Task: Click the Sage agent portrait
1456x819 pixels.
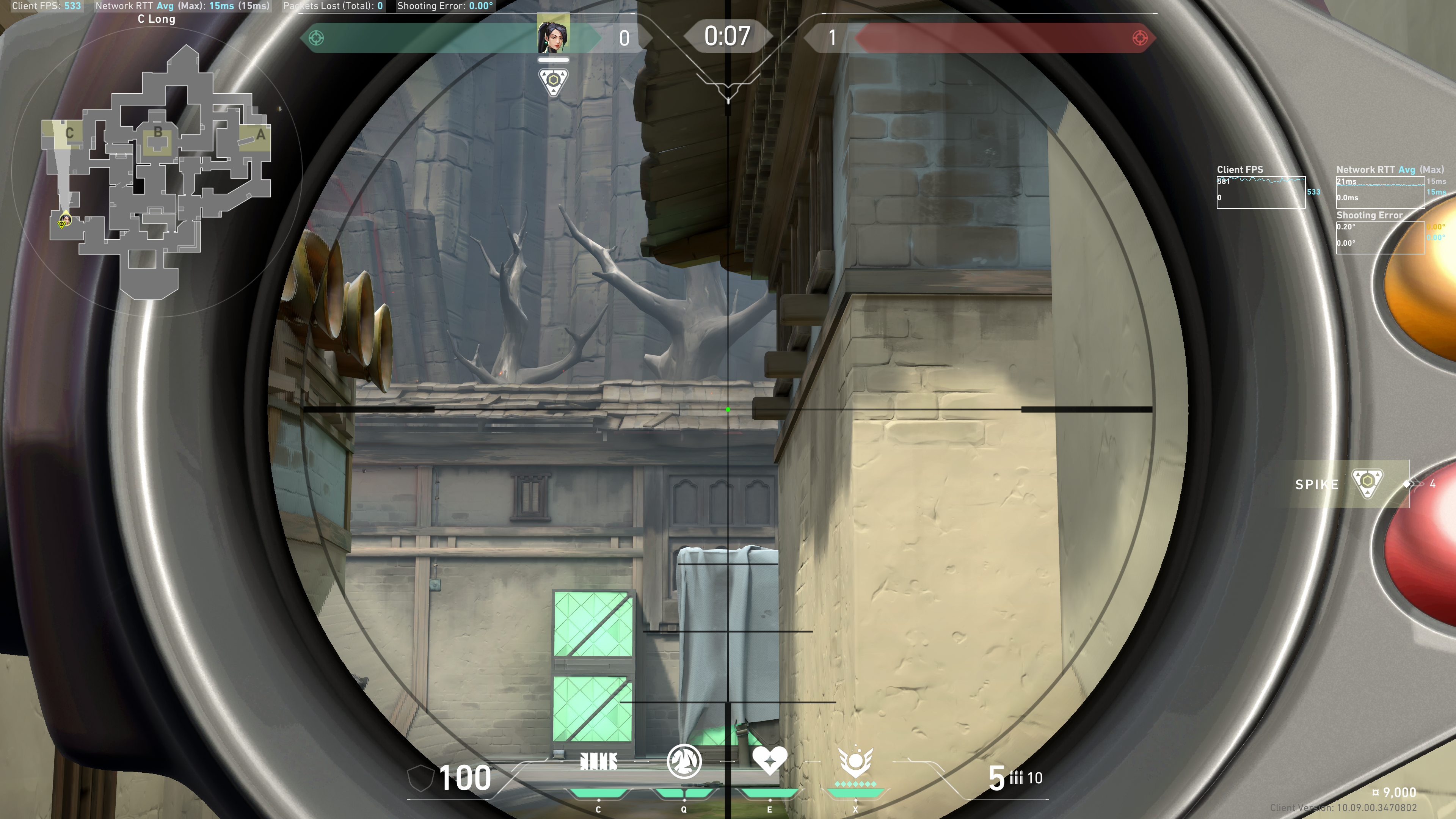Action: coord(553,34)
